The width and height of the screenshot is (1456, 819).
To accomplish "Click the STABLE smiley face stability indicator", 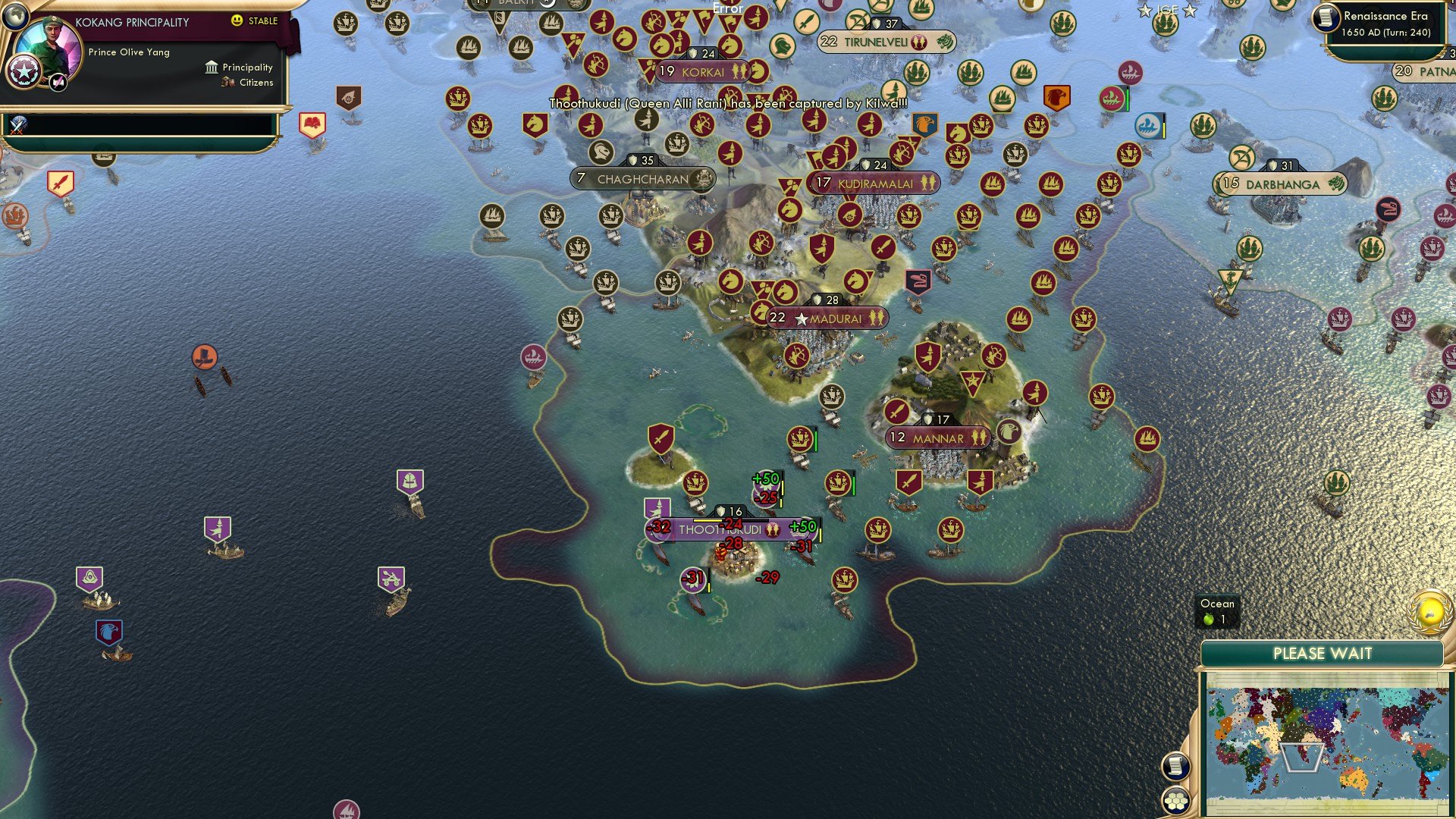I will point(237,20).
